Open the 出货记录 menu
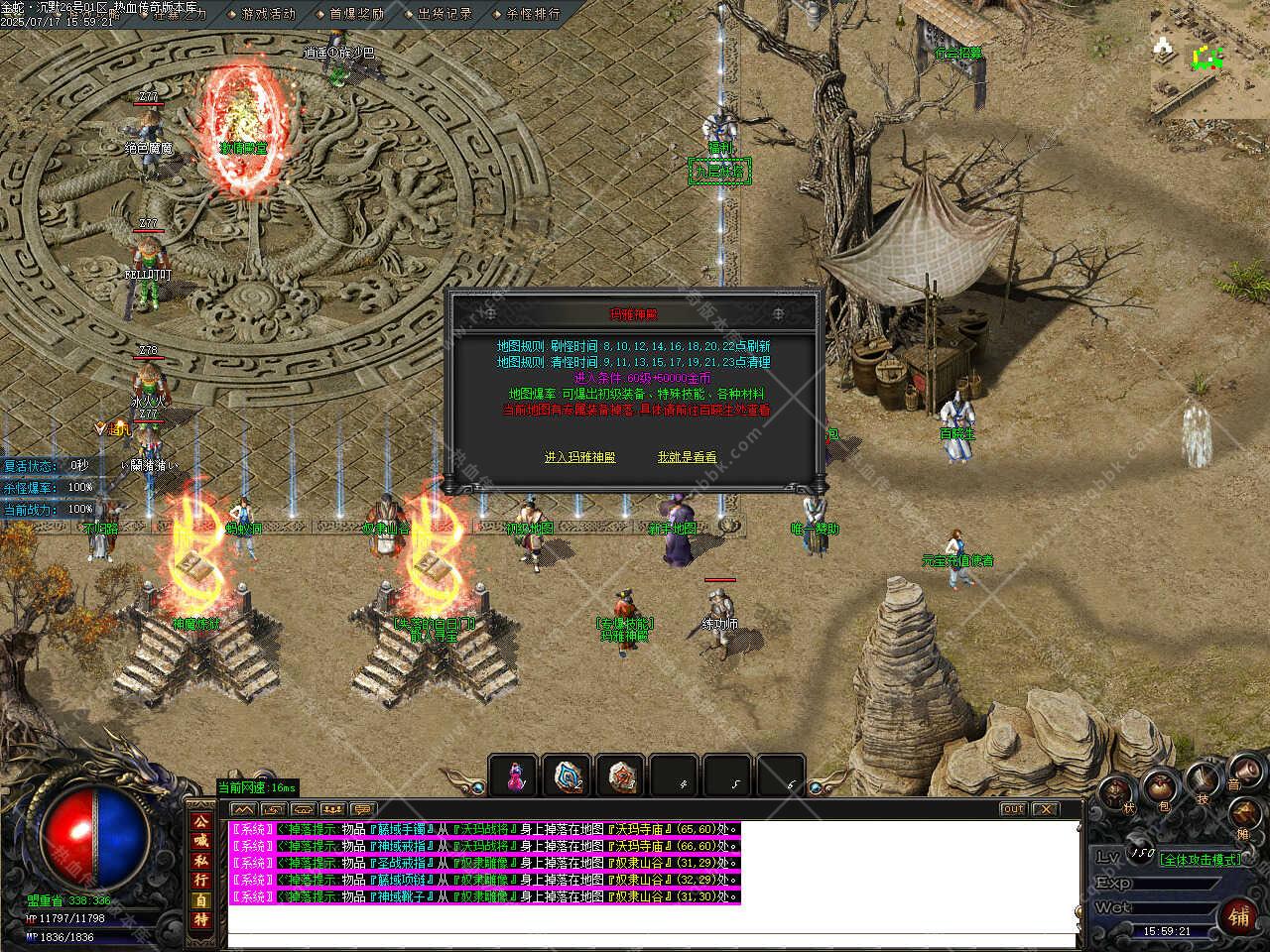Image resolution: width=1270 pixels, height=952 pixels. tap(444, 14)
